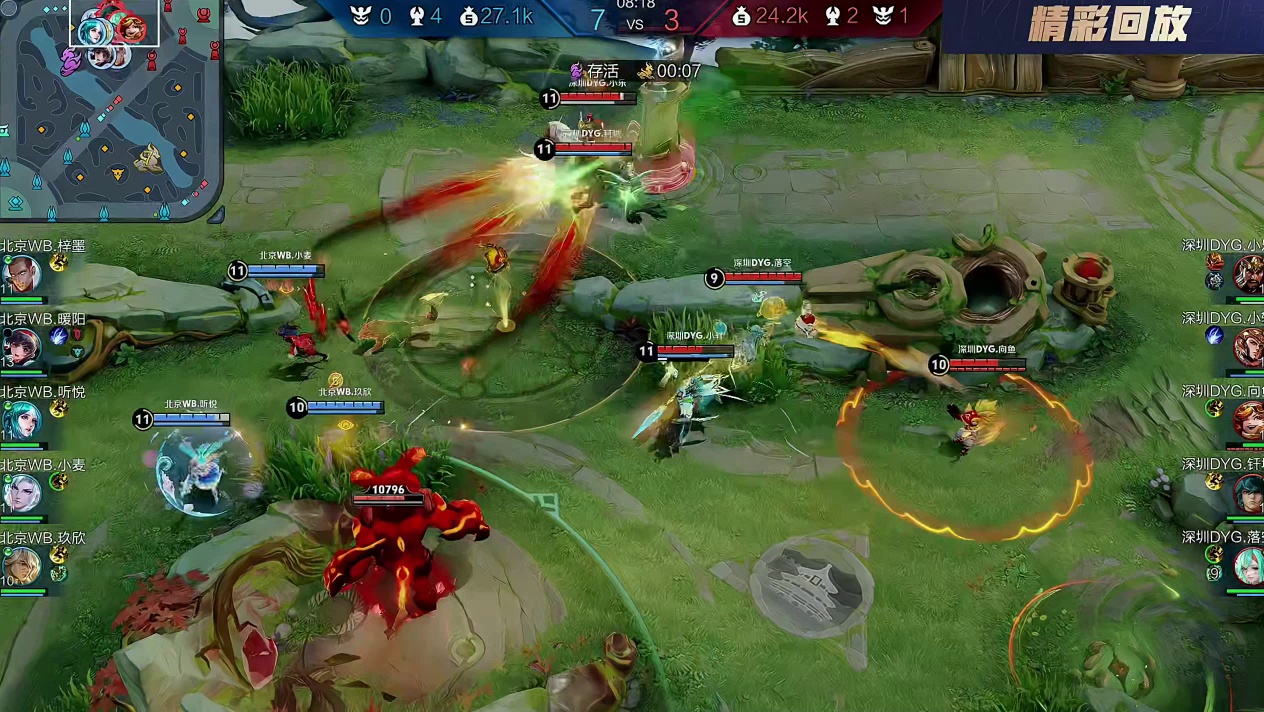The height and width of the screenshot is (712, 1264).
Task: Choose 深圳DYG.落 green-haired hero portrait
Action: pyautogui.click(x=1249, y=567)
